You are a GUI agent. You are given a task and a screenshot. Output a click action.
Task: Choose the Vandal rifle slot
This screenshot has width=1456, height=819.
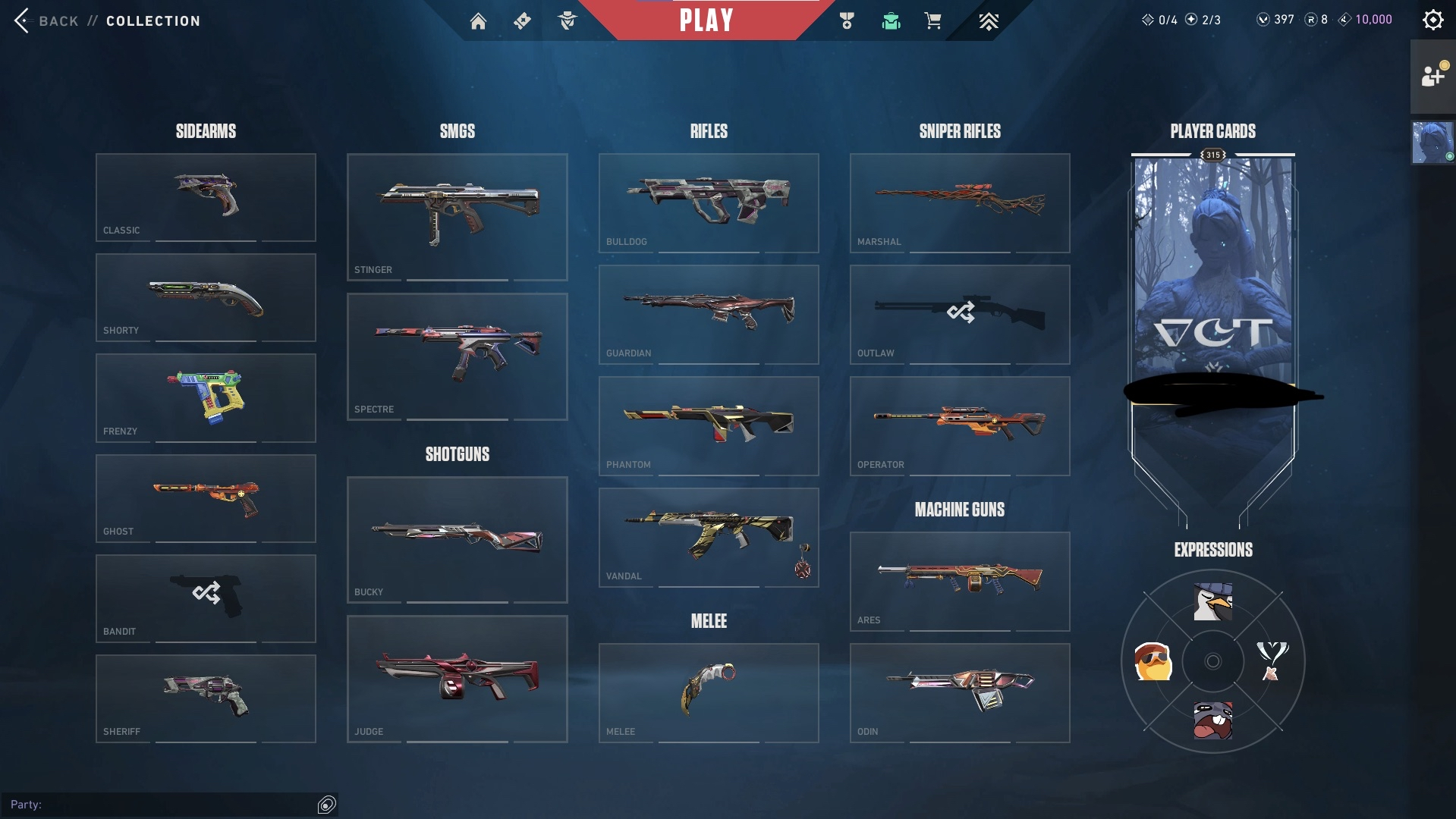(709, 537)
